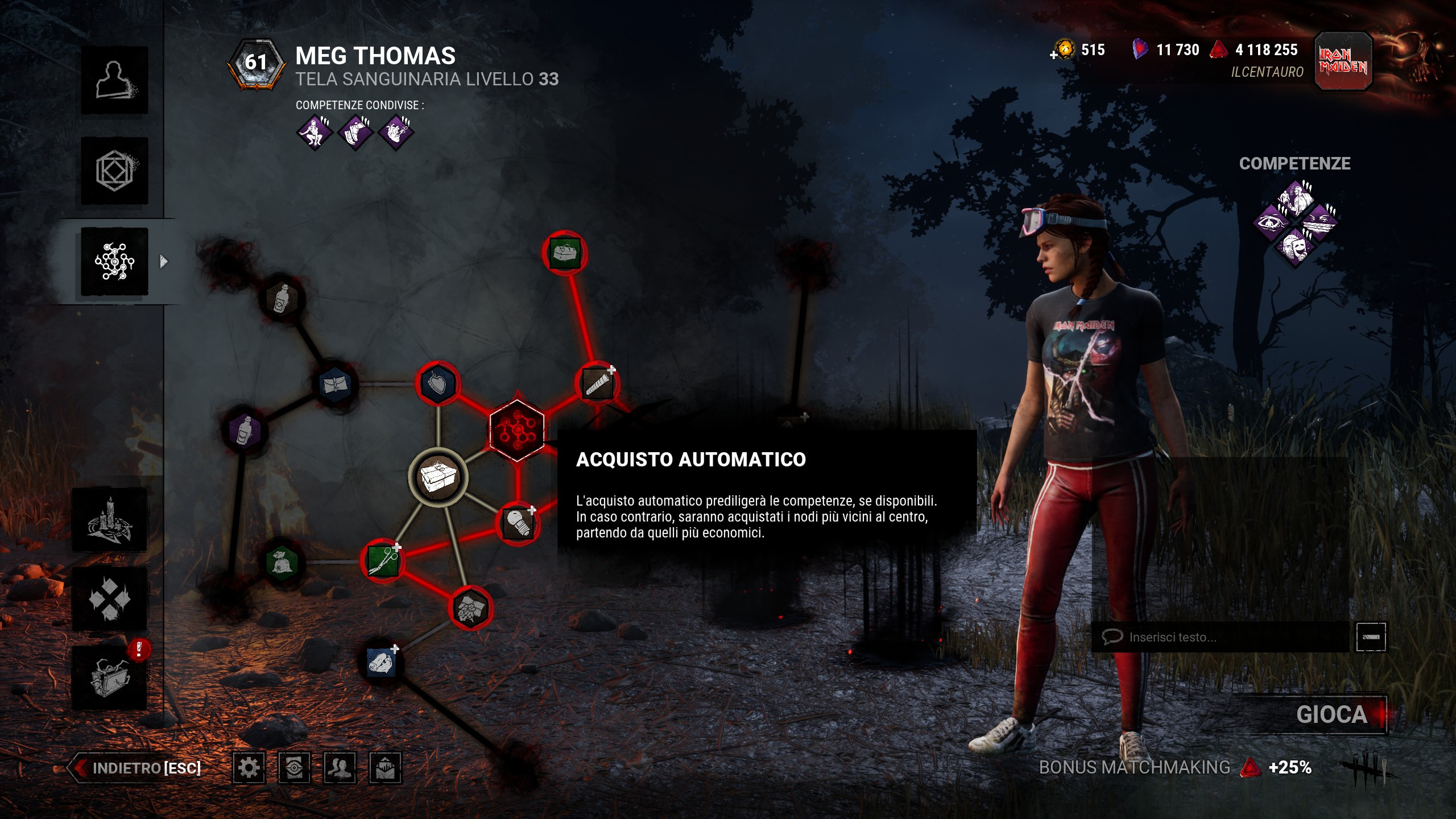Open the spider gift box with alert
Screen dimensions: 1456x819
110,678
